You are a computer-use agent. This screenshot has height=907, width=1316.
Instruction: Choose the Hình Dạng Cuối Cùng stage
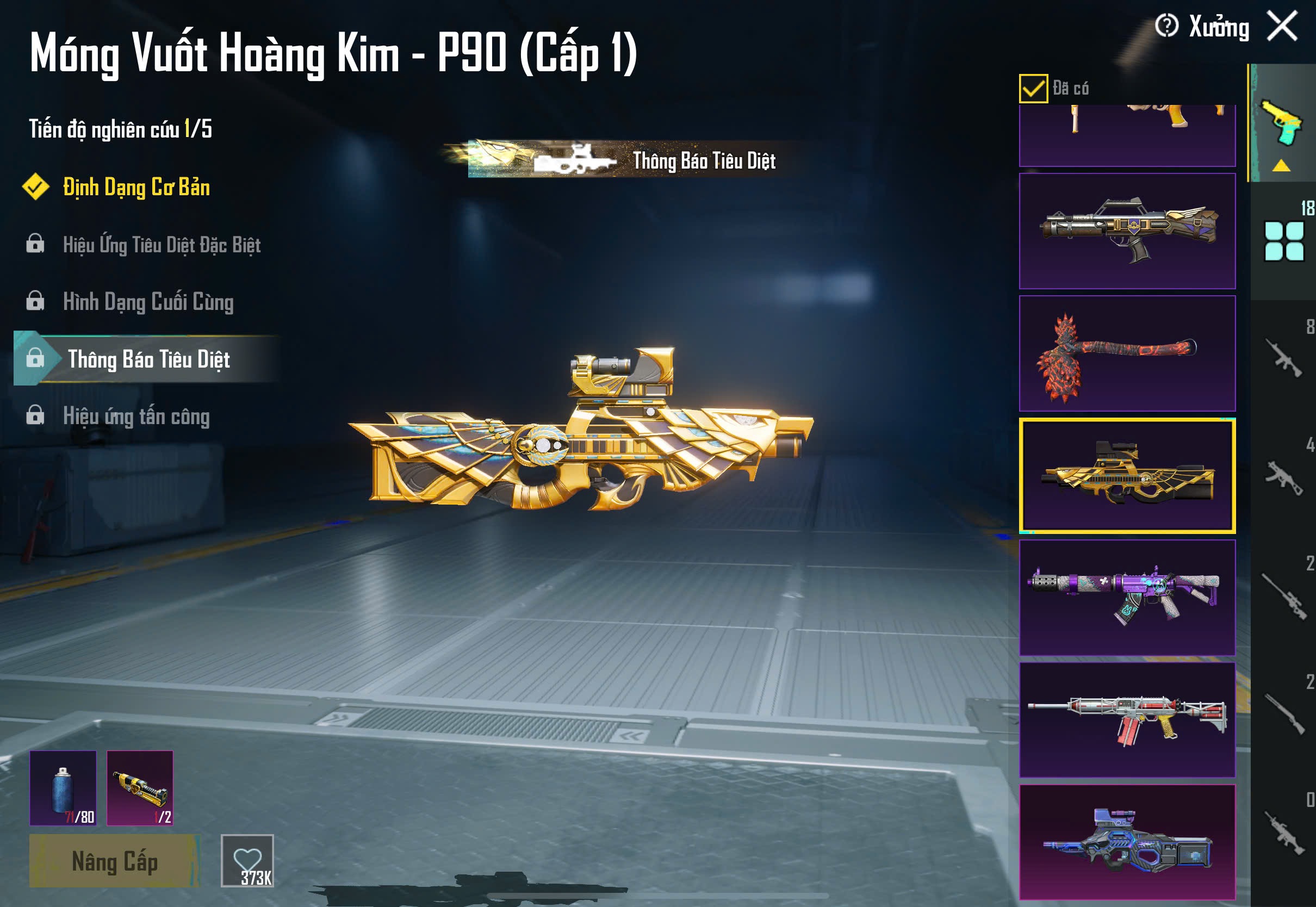[x=148, y=302]
